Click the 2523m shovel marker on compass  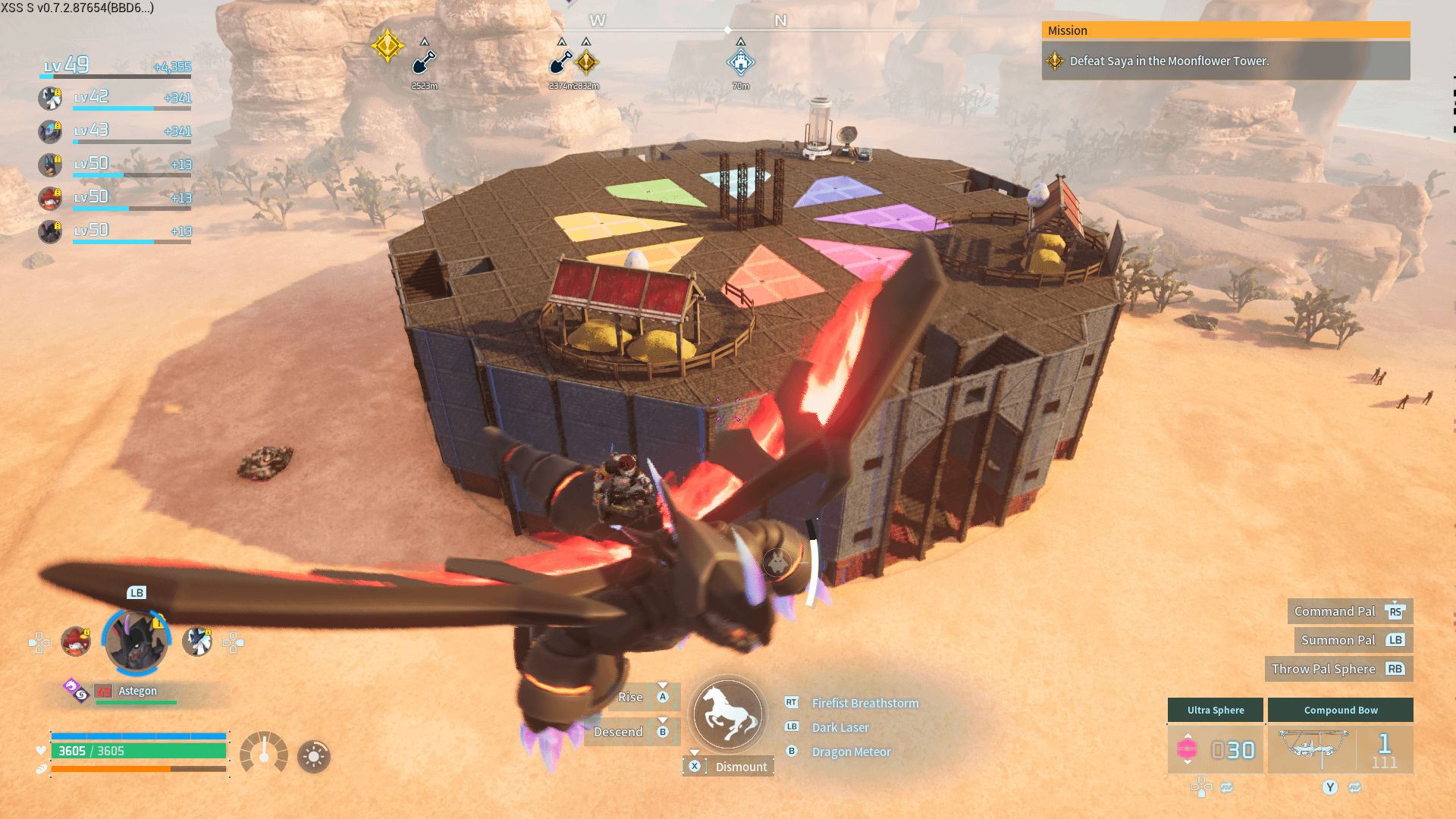425,63
